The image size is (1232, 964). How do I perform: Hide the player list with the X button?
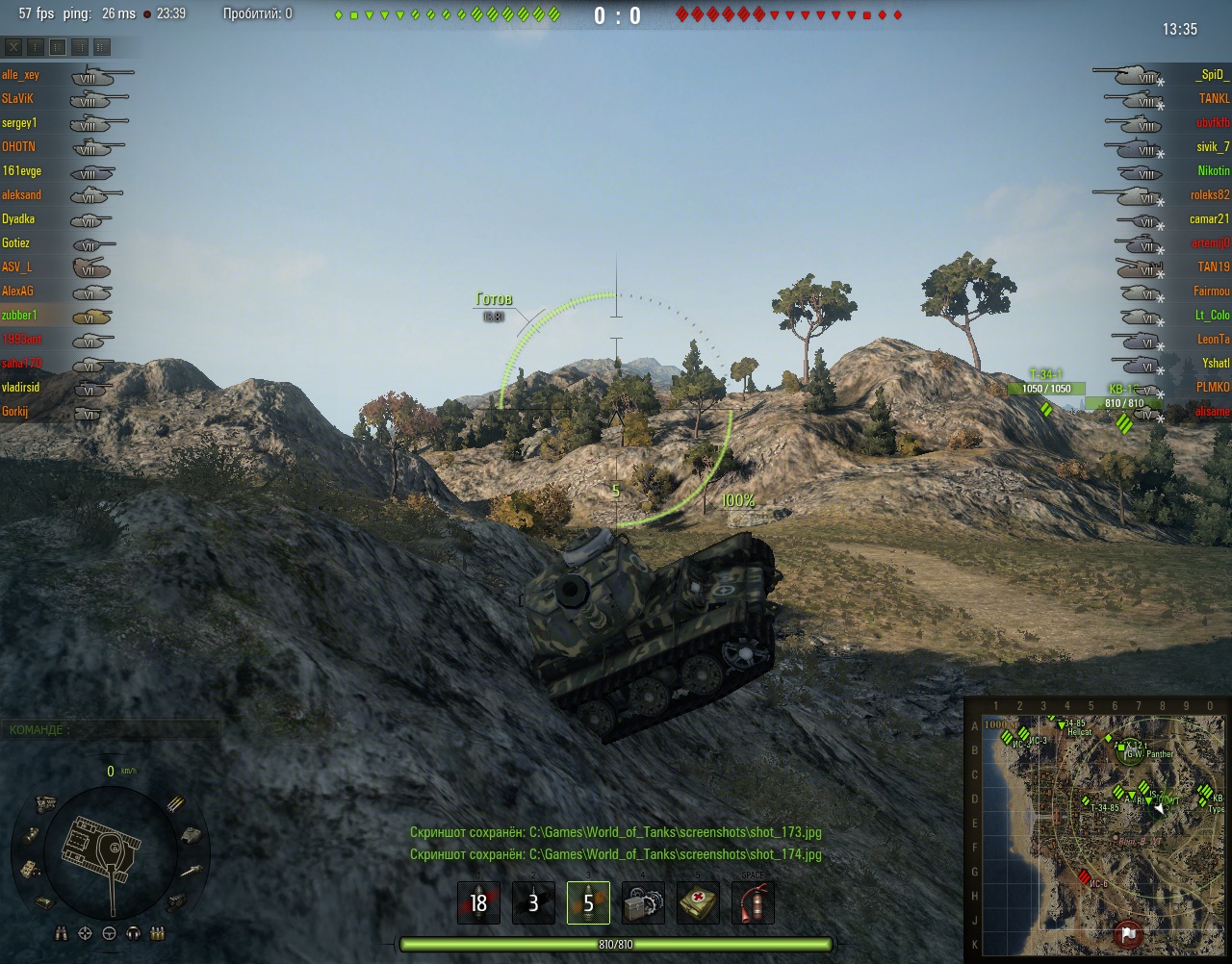click(13, 47)
